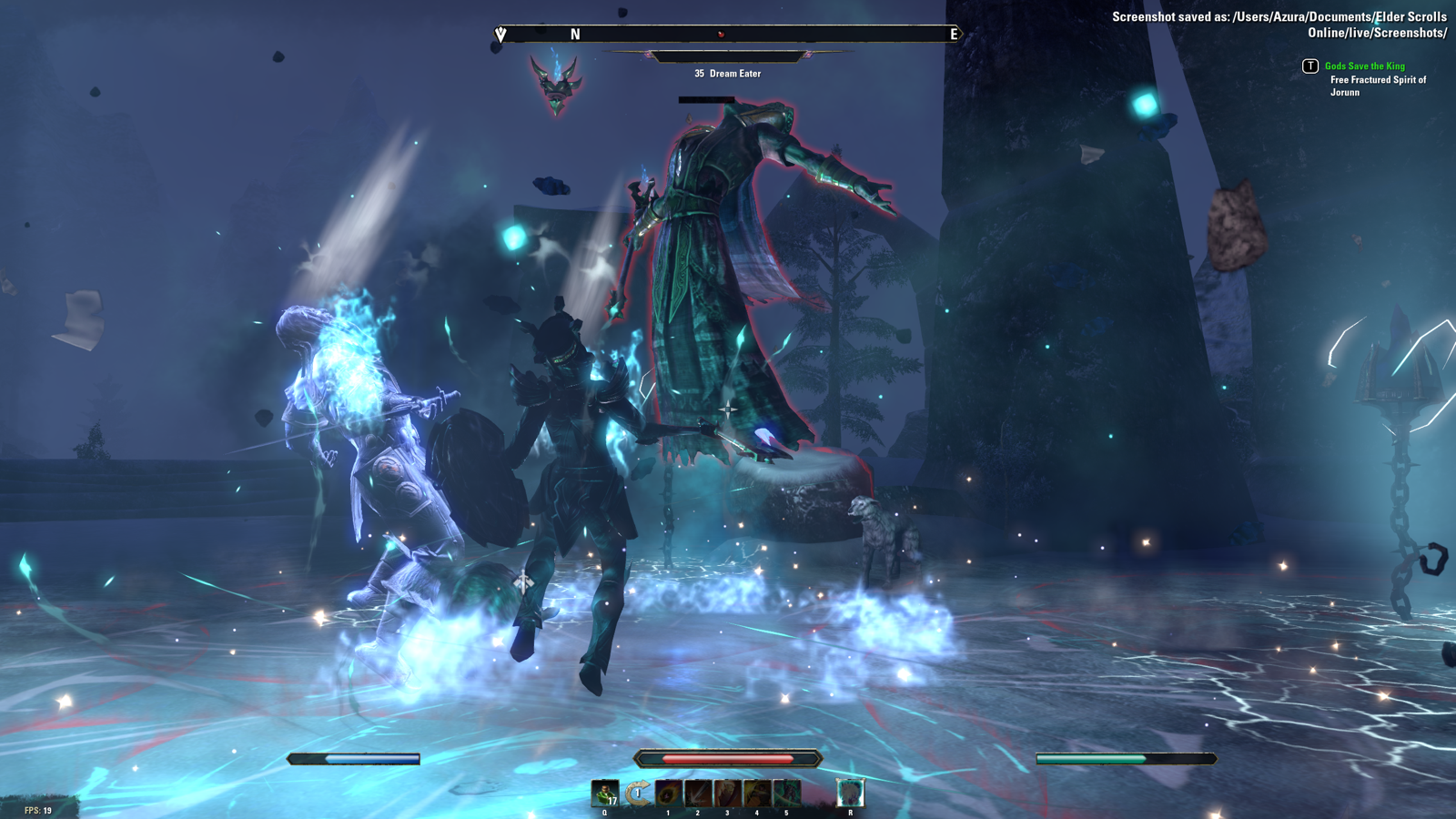Image resolution: width=1456 pixels, height=819 pixels.
Task: Open the Gods Save the King quest tracker
Action: (1364, 66)
